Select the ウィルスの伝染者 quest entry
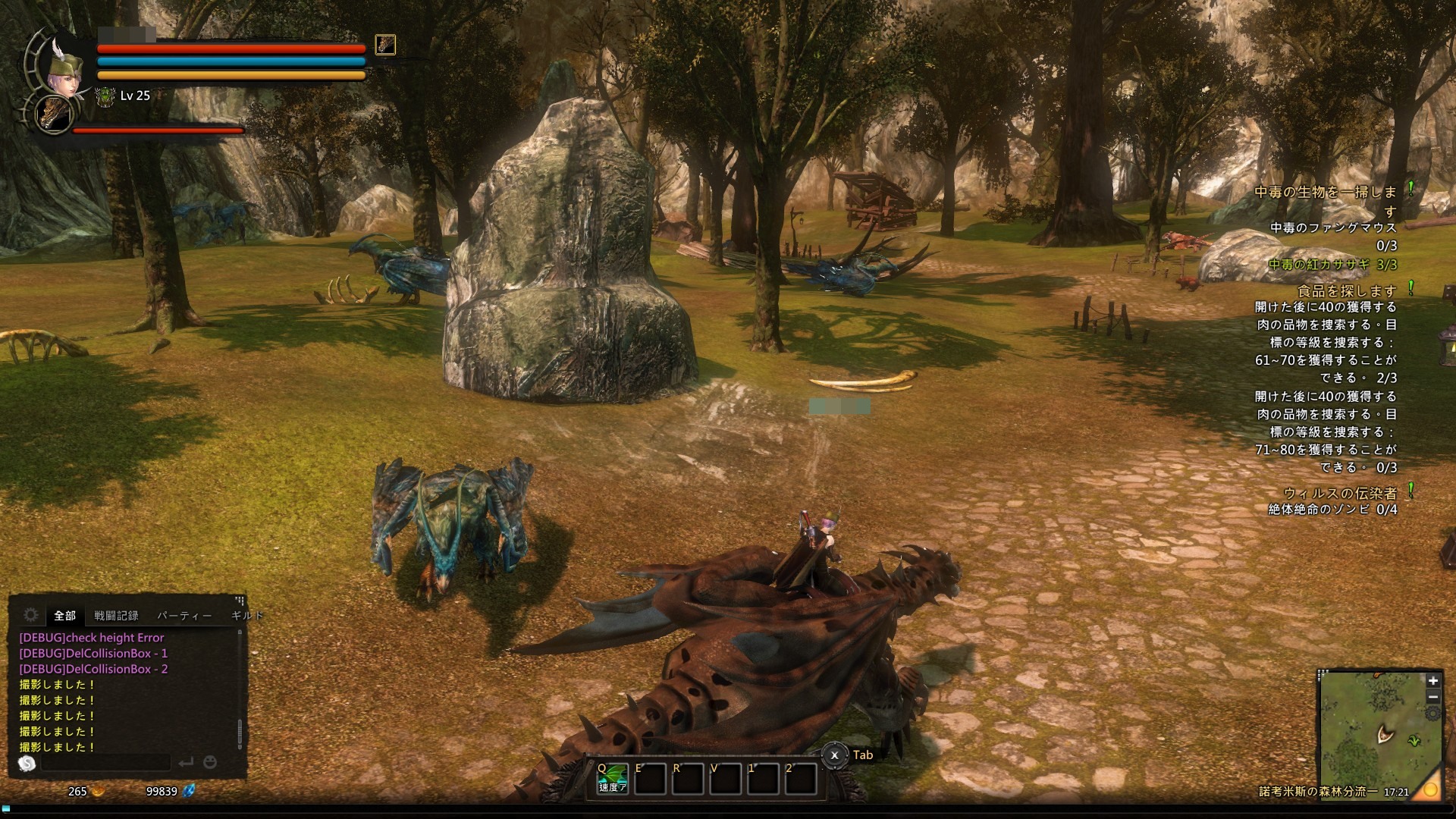This screenshot has width=1456, height=819. tap(1340, 493)
